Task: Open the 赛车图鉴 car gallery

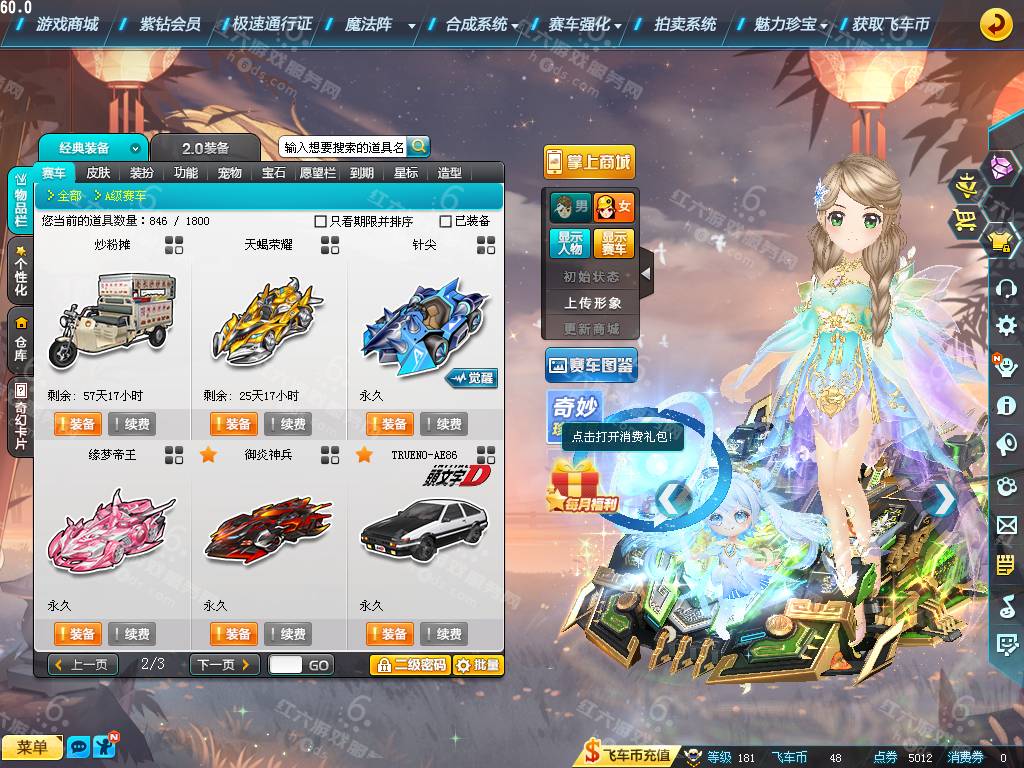Action: click(x=591, y=366)
